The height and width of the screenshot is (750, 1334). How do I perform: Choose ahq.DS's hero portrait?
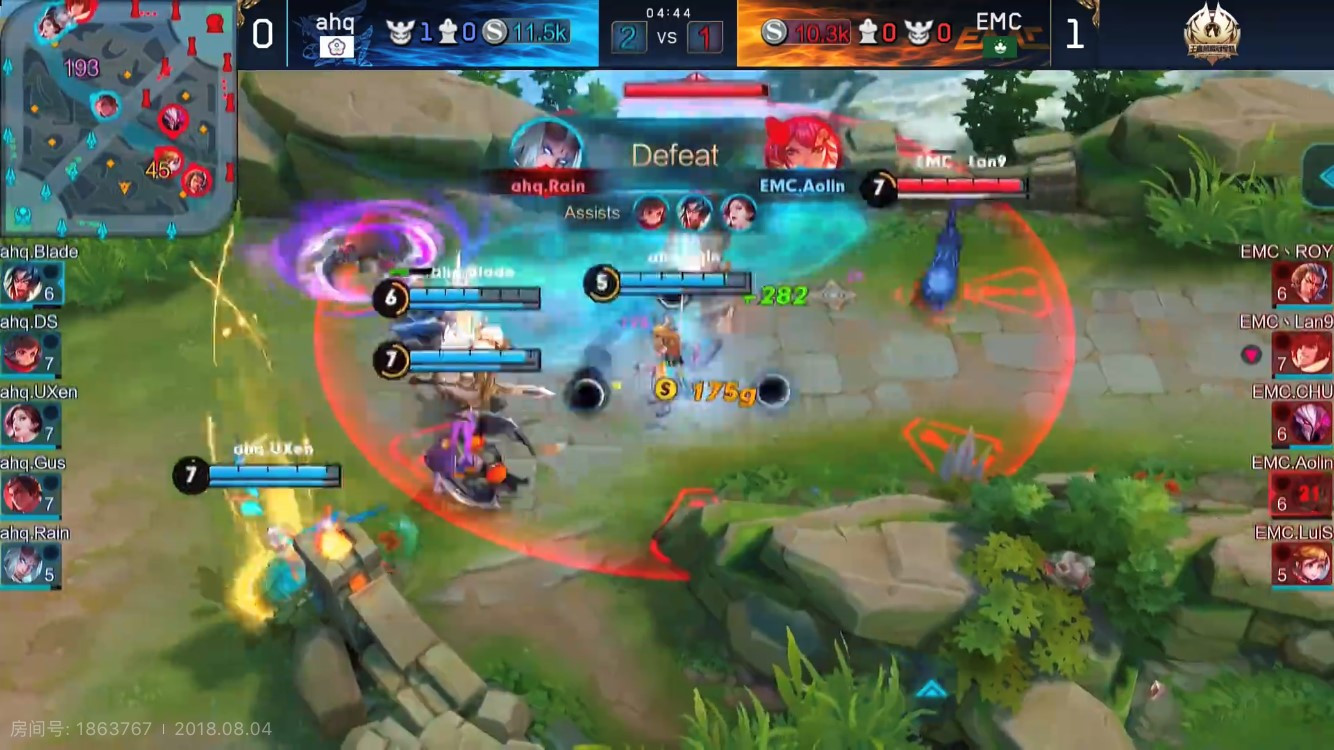(x=22, y=353)
